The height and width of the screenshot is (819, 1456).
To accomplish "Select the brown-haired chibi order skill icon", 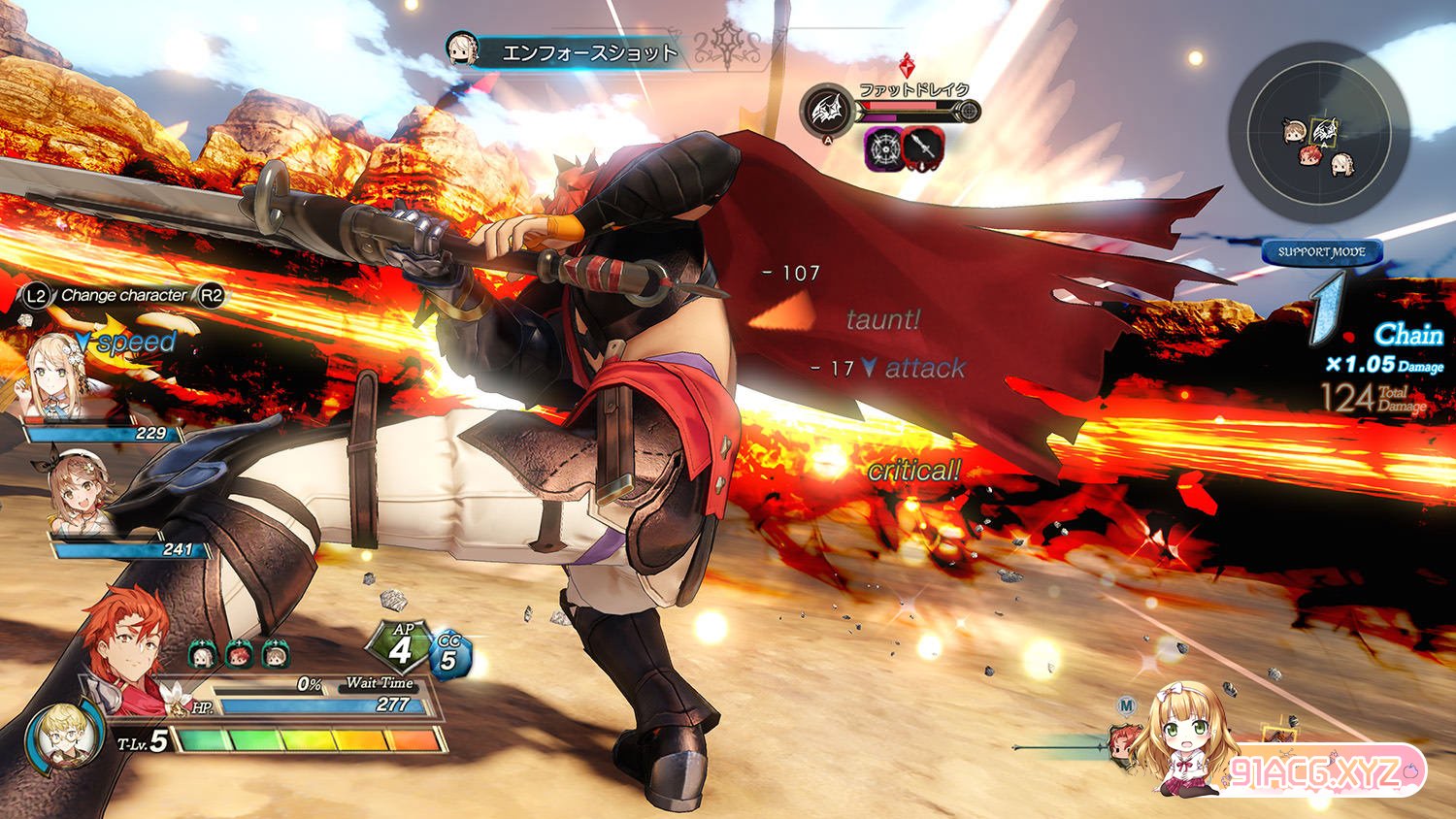I will pos(275,655).
